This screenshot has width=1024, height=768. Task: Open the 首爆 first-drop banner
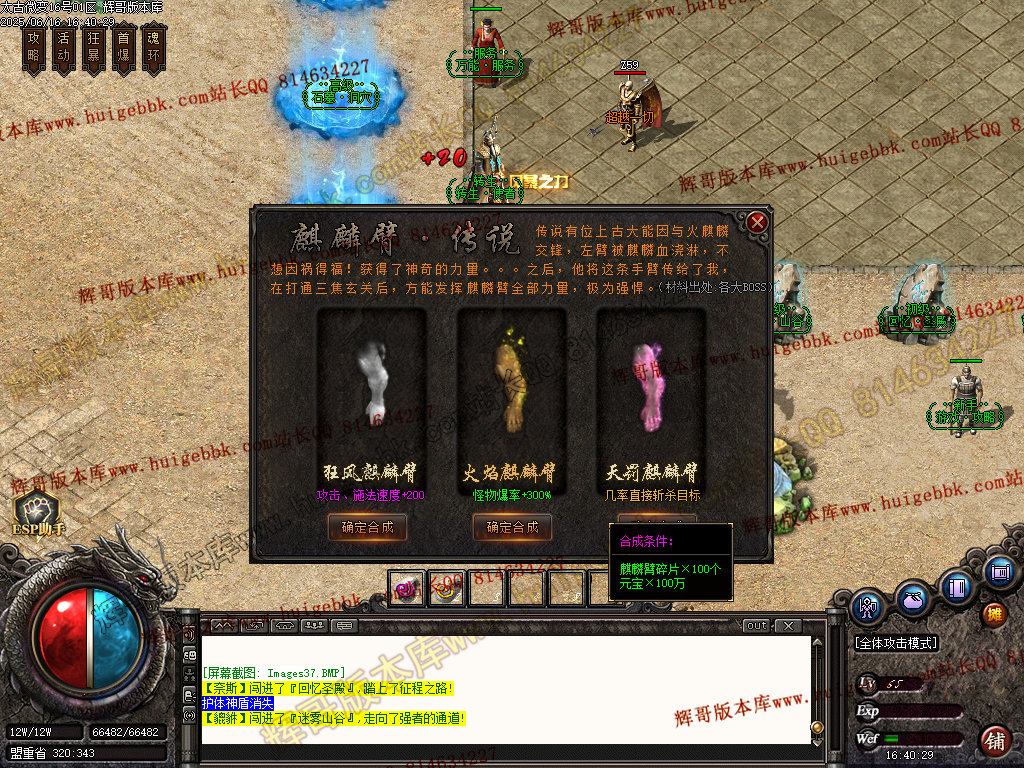click(124, 48)
